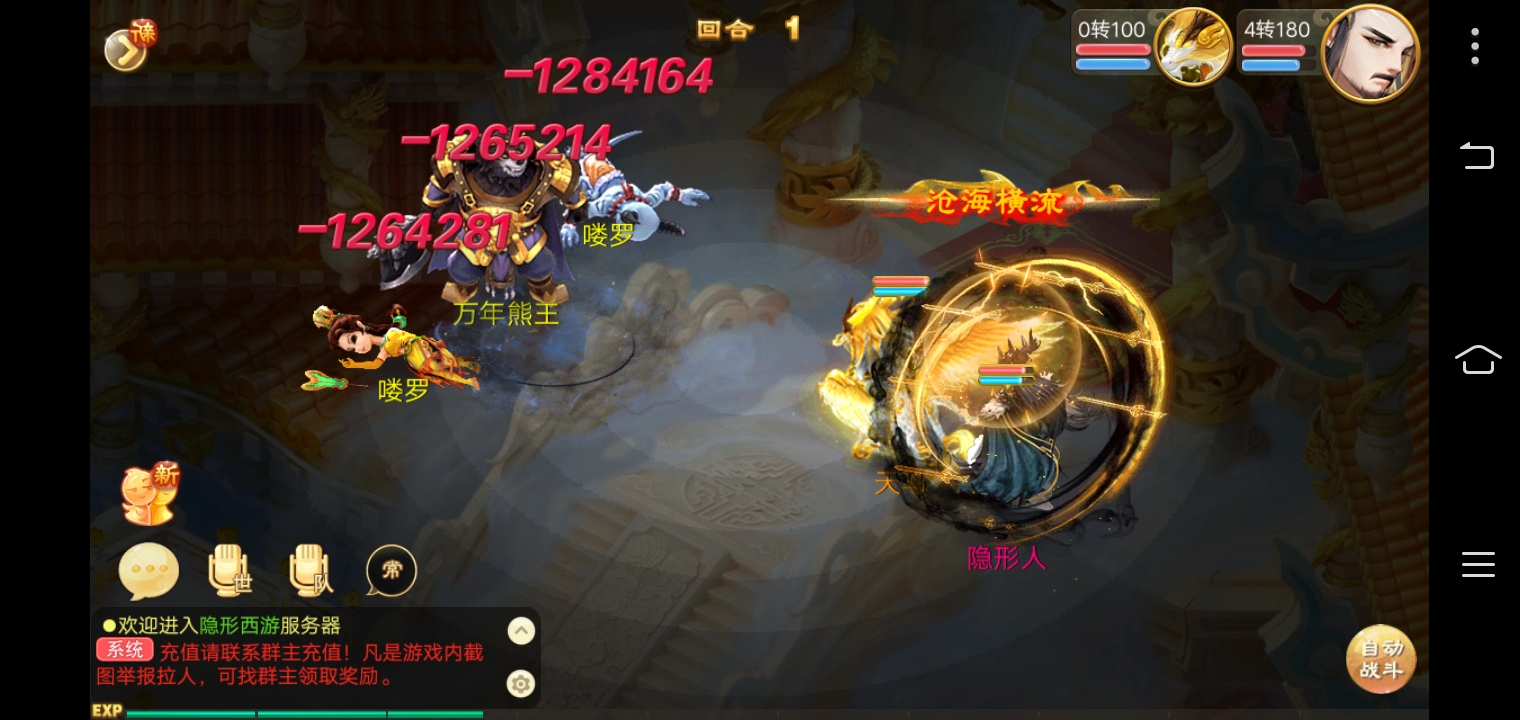Select the 世 world channel microphone icon

(x=229, y=570)
